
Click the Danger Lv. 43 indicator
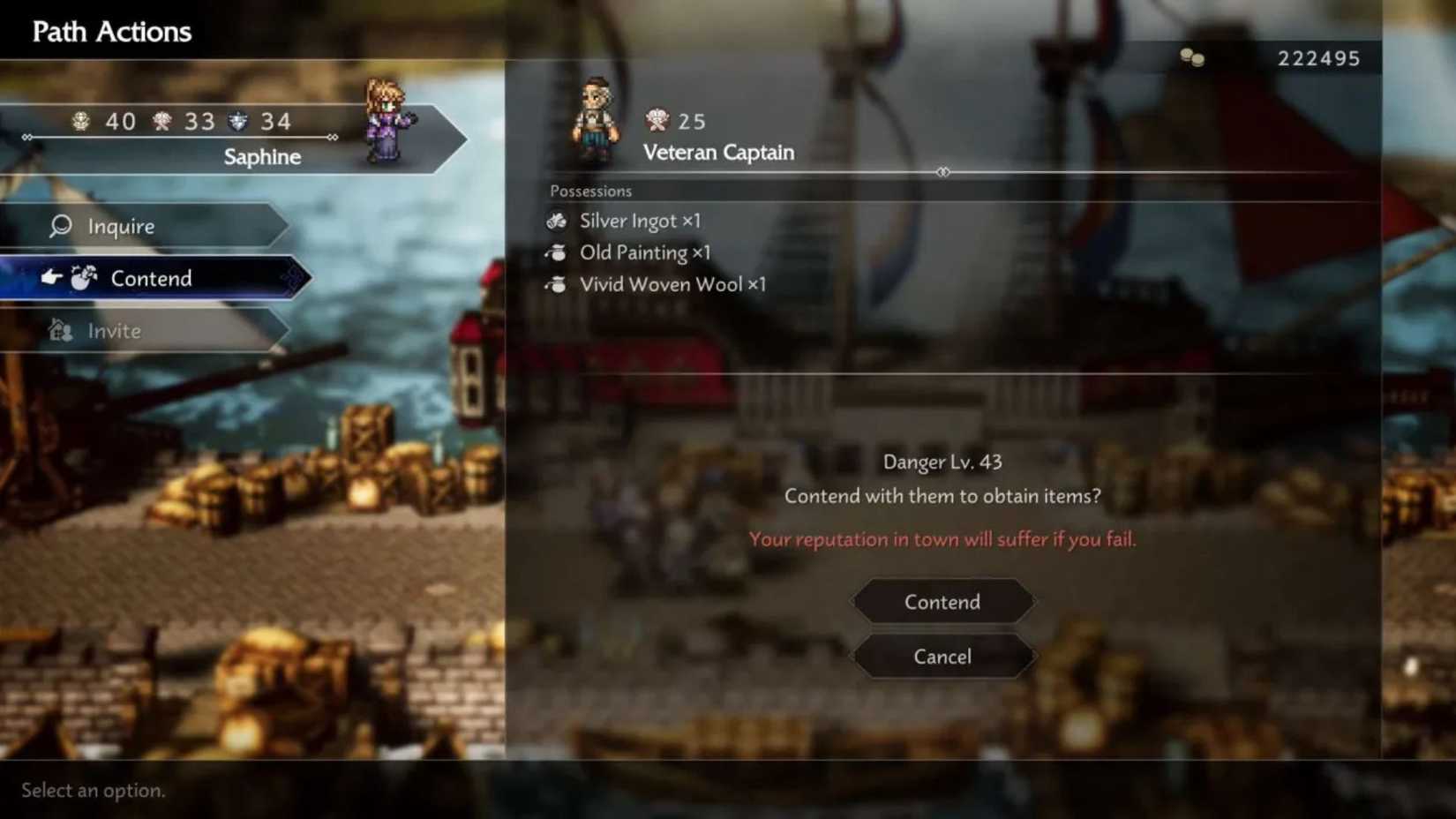click(941, 461)
